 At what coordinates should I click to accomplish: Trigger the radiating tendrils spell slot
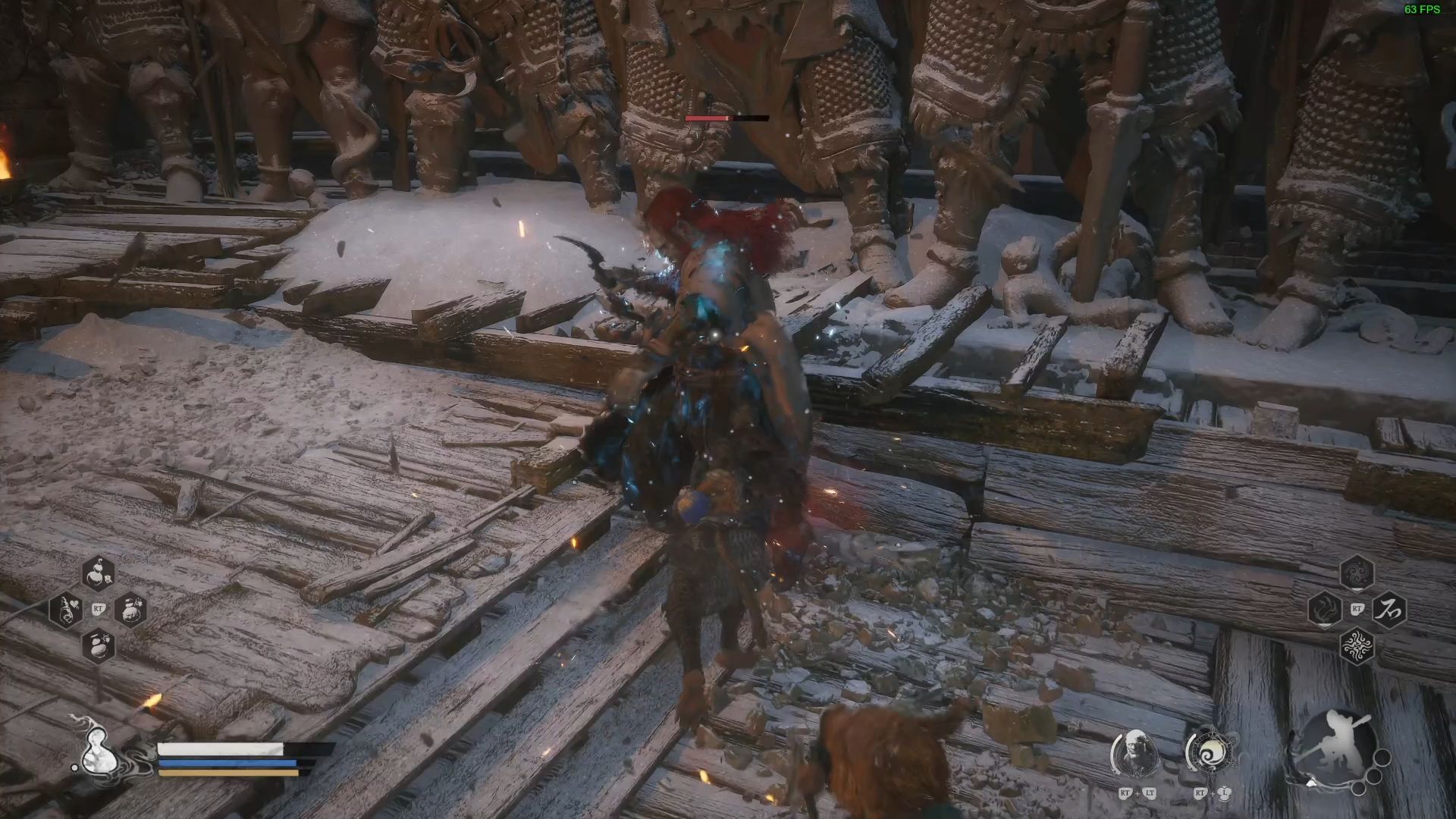1357,646
